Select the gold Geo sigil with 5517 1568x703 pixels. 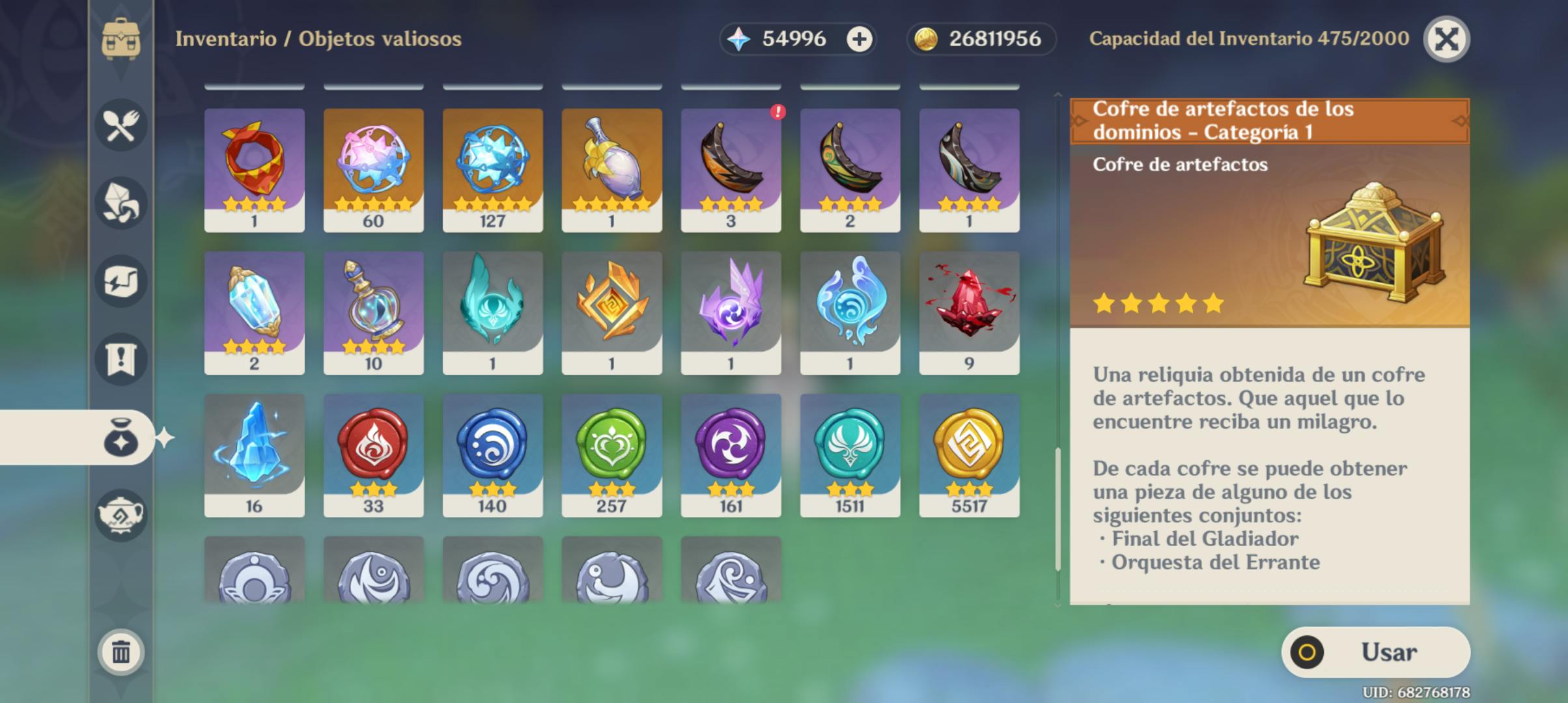(x=969, y=455)
